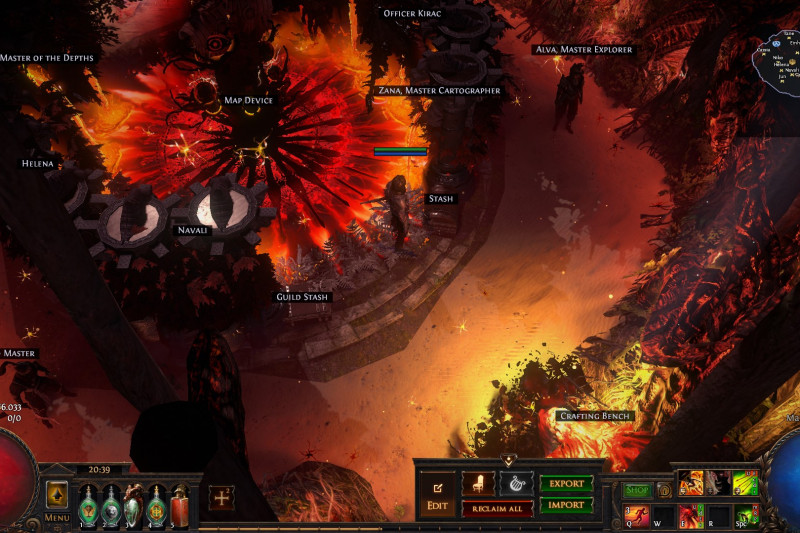Screen dimensions: 800x533
Task: Collapse the hideout panel with arrow
Action: pos(508,461)
